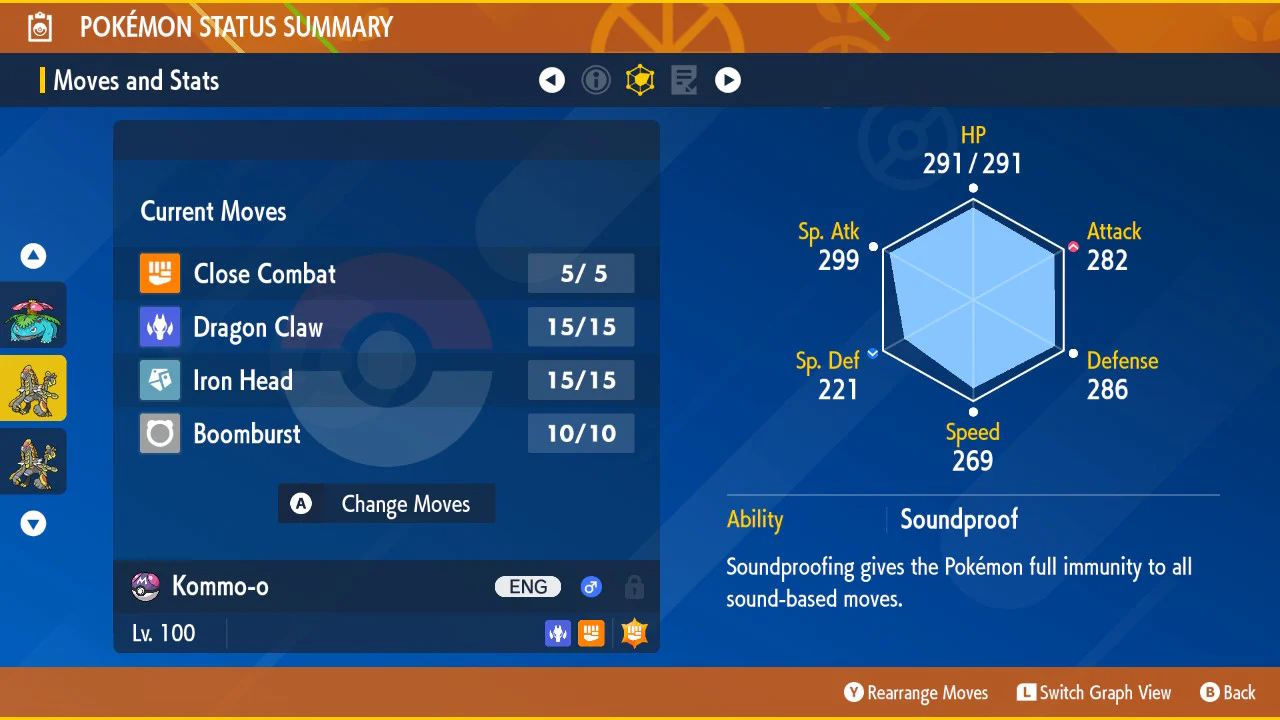Select the highlighted Kommo-o thumbnail
This screenshot has height=720, width=1280.
(33, 388)
